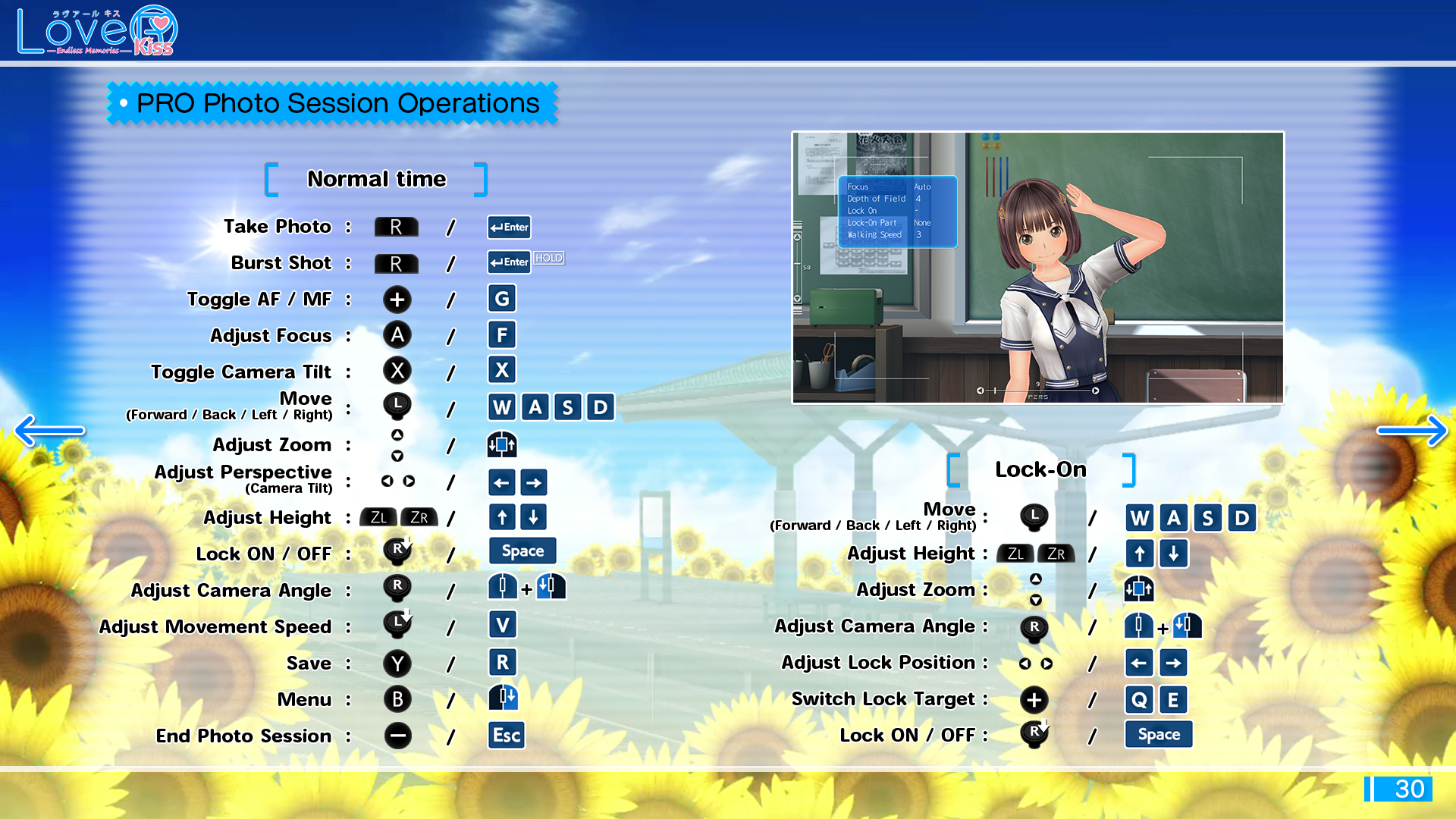Go to the previous manual page
Image resolution: width=1456 pixels, height=819 pixels.
tap(49, 431)
